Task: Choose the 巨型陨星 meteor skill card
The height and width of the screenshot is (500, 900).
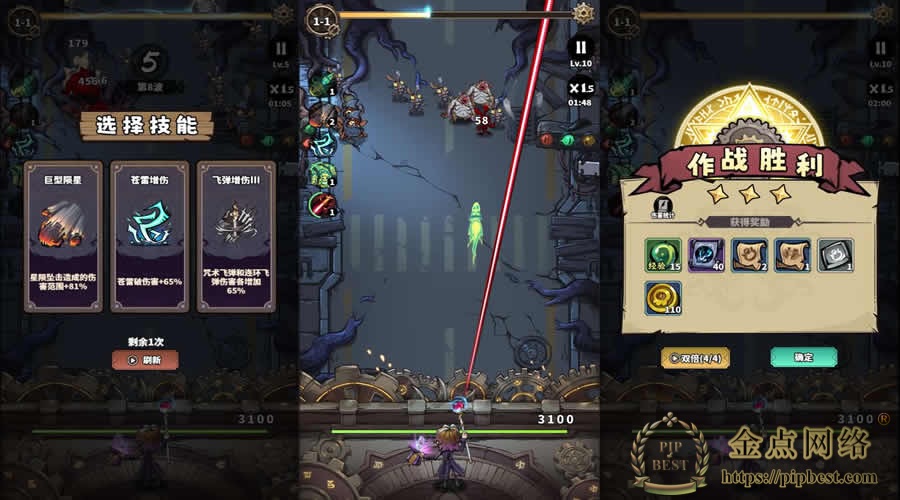Action: [64, 236]
